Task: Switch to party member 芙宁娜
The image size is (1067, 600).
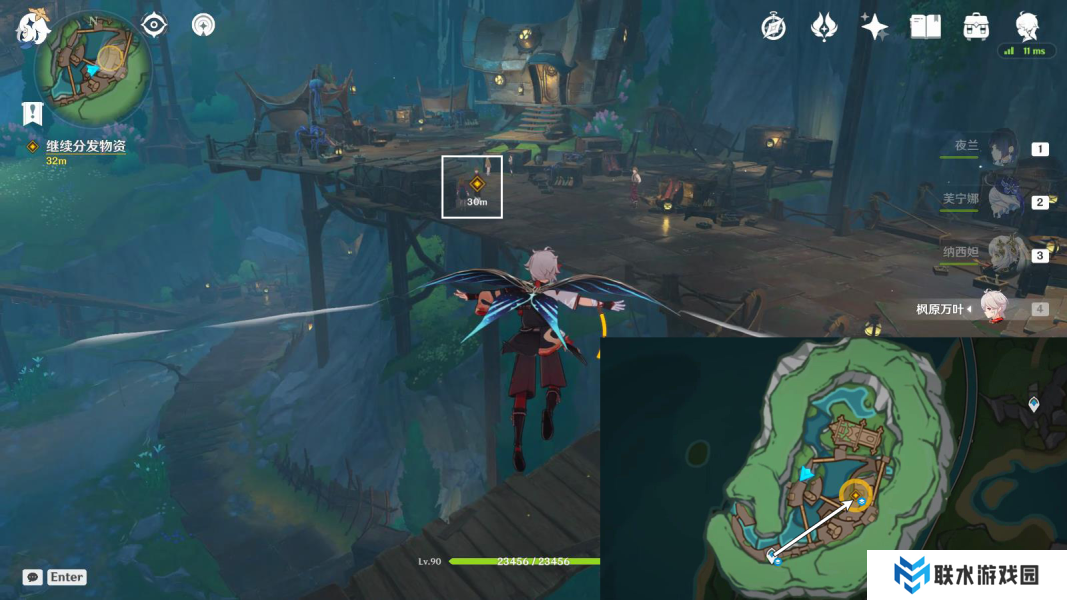Action: [1002, 200]
